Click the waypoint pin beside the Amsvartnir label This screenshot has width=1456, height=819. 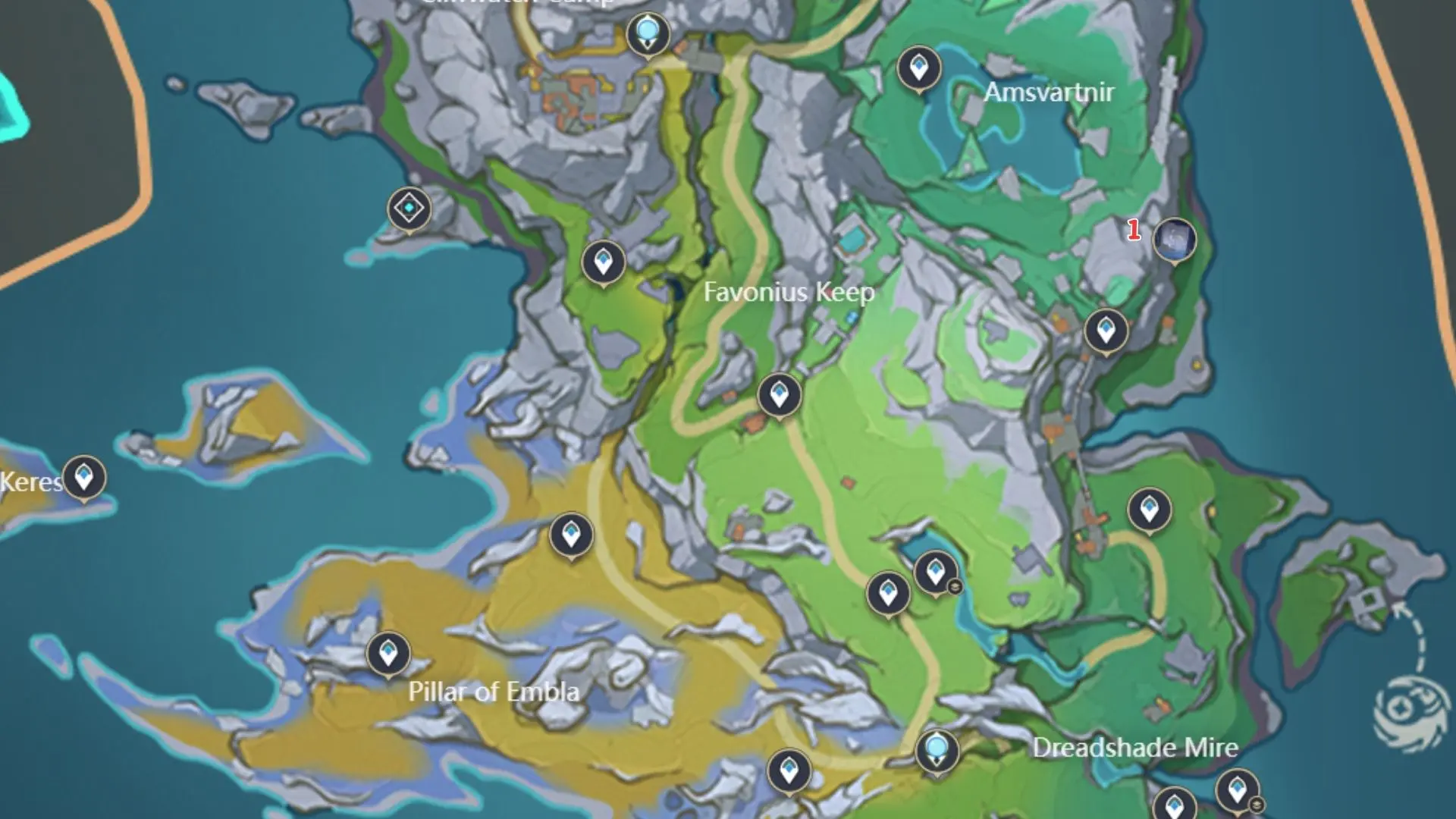pos(918,68)
